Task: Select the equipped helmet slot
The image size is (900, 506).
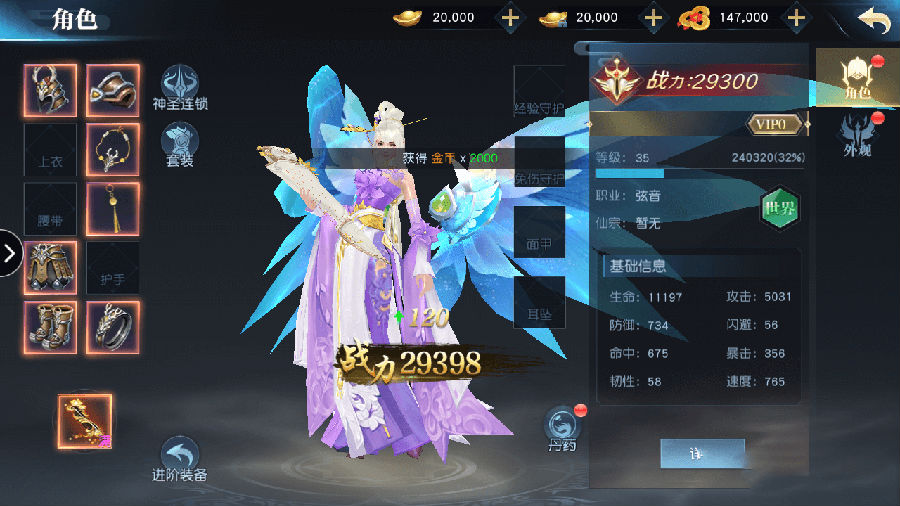Action: tap(50, 90)
